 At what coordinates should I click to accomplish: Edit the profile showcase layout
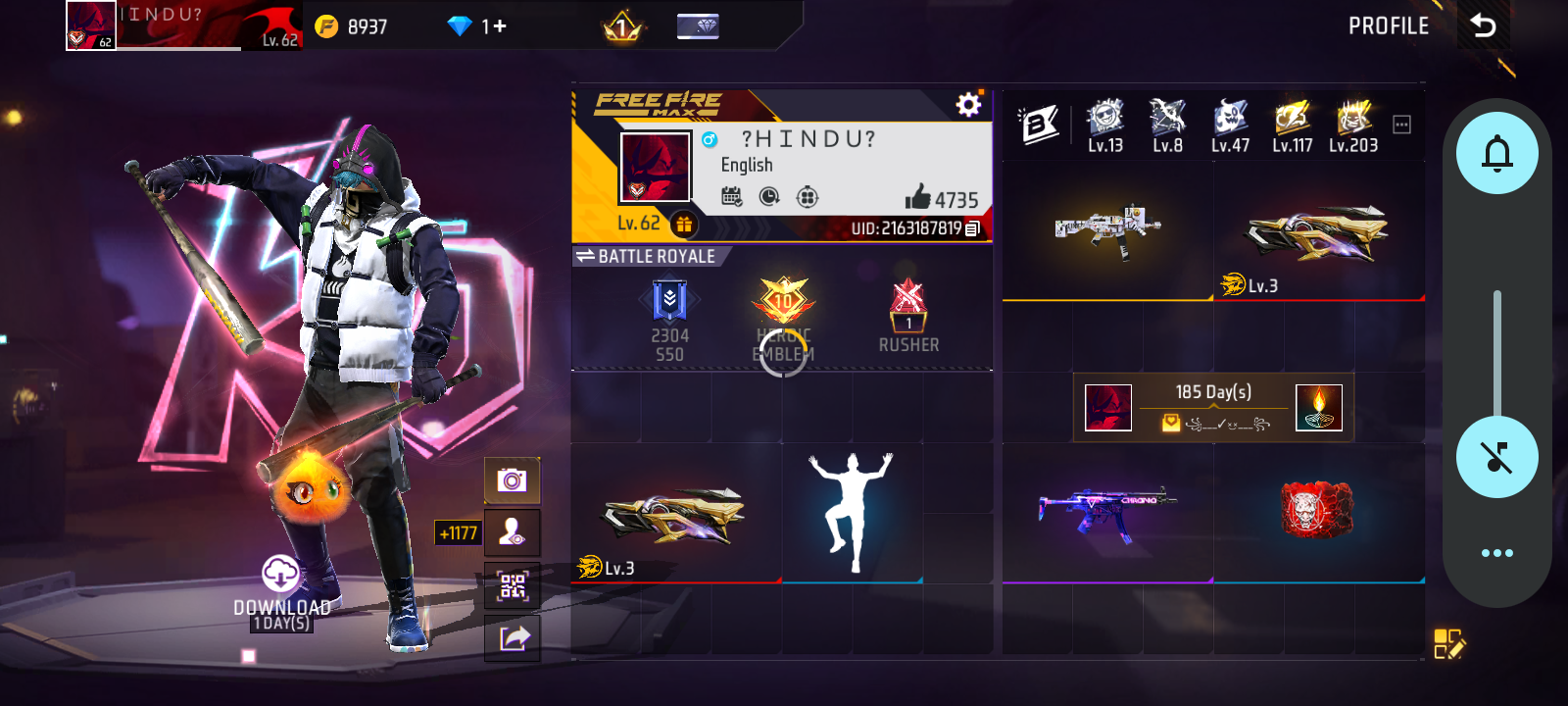click(x=1448, y=643)
